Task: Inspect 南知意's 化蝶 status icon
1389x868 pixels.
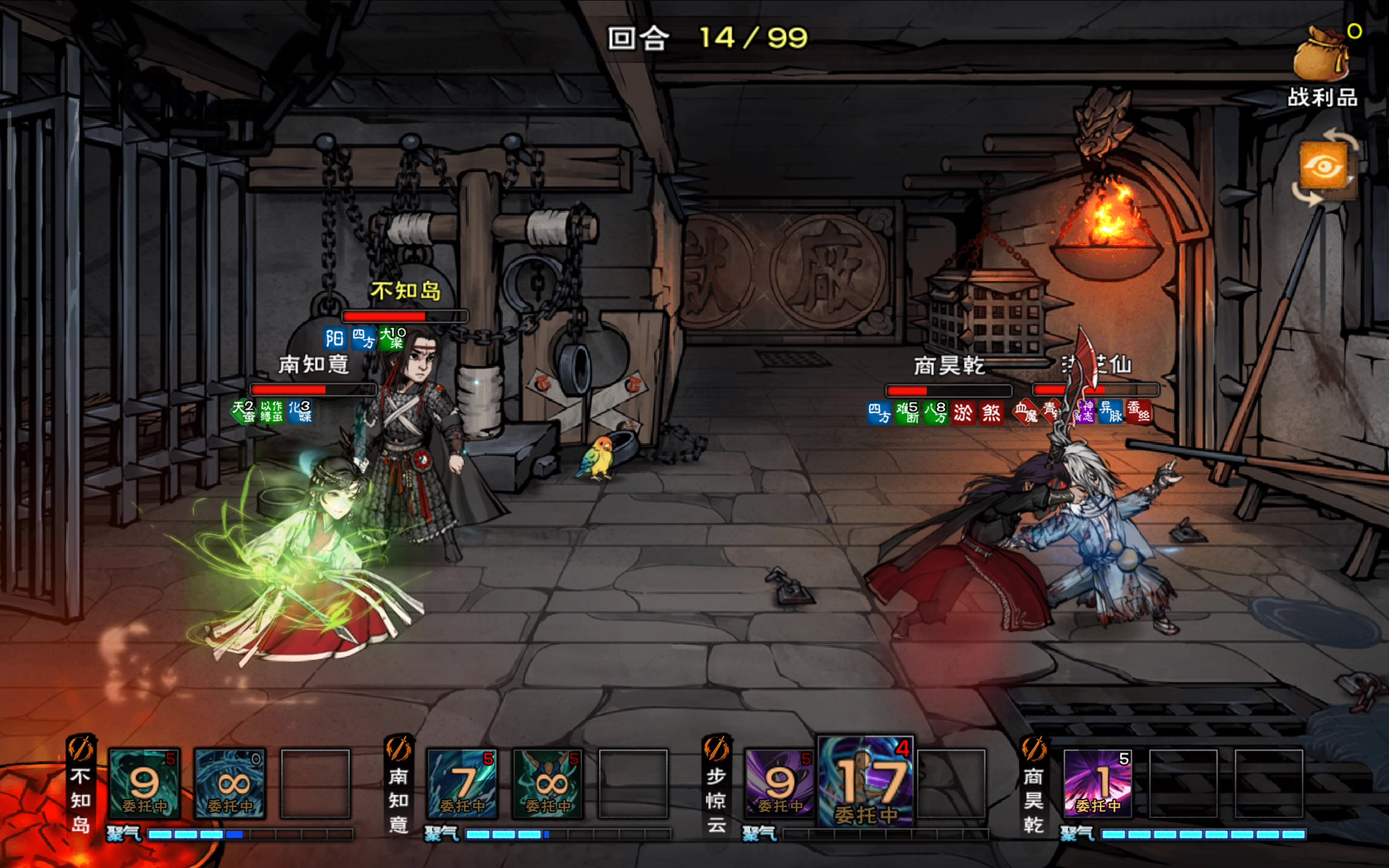Action: point(300,412)
